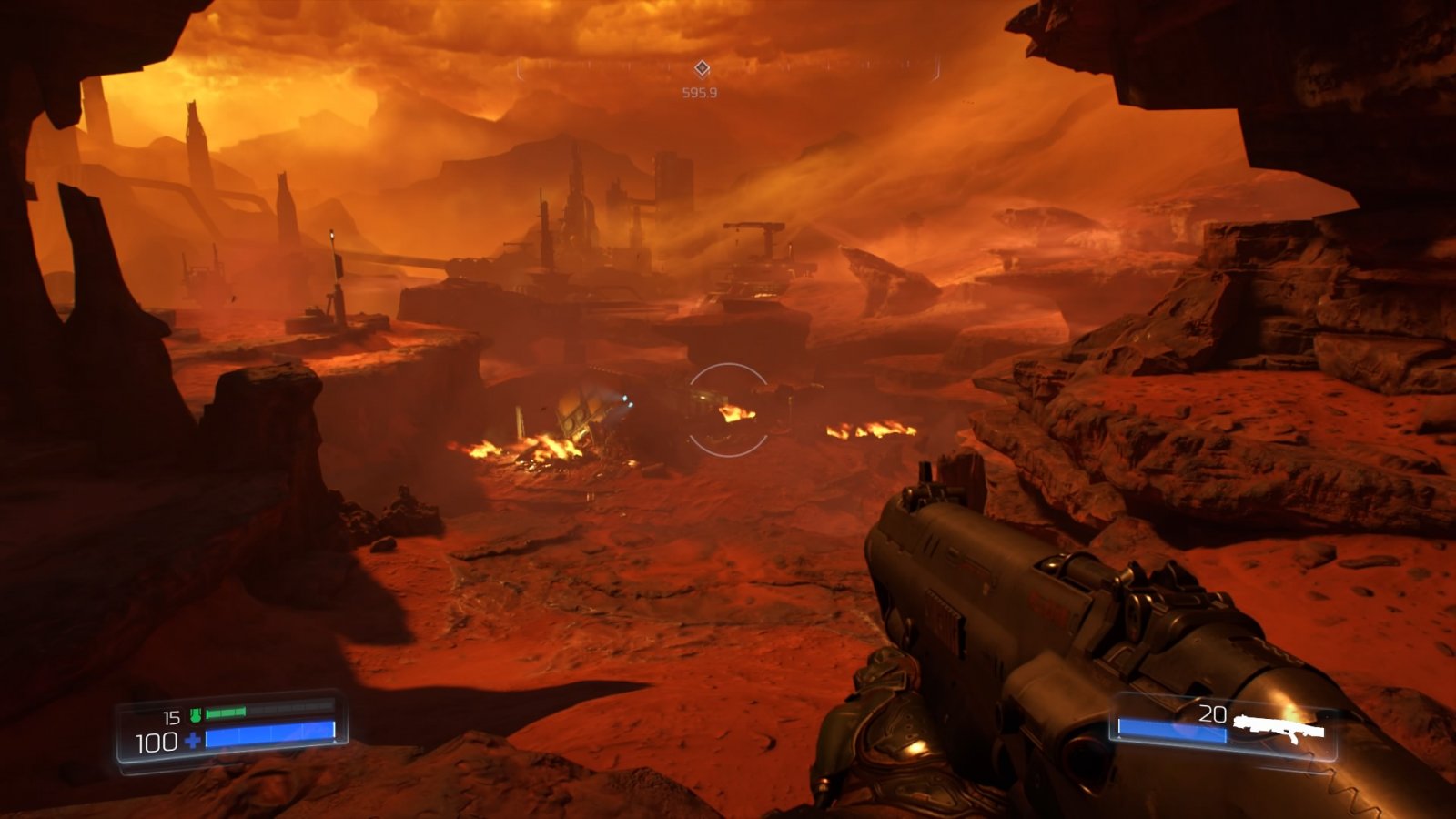Select the white shotgun weapon icon
The image size is (1456, 819).
tap(1277, 728)
